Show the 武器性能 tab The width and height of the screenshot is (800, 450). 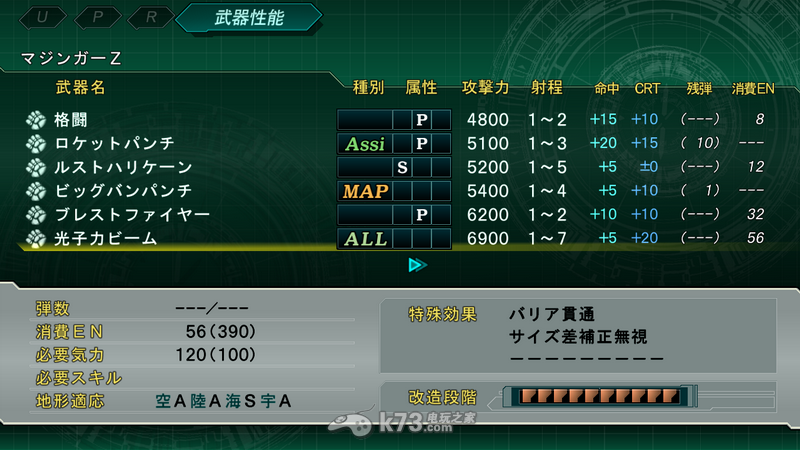click(247, 17)
